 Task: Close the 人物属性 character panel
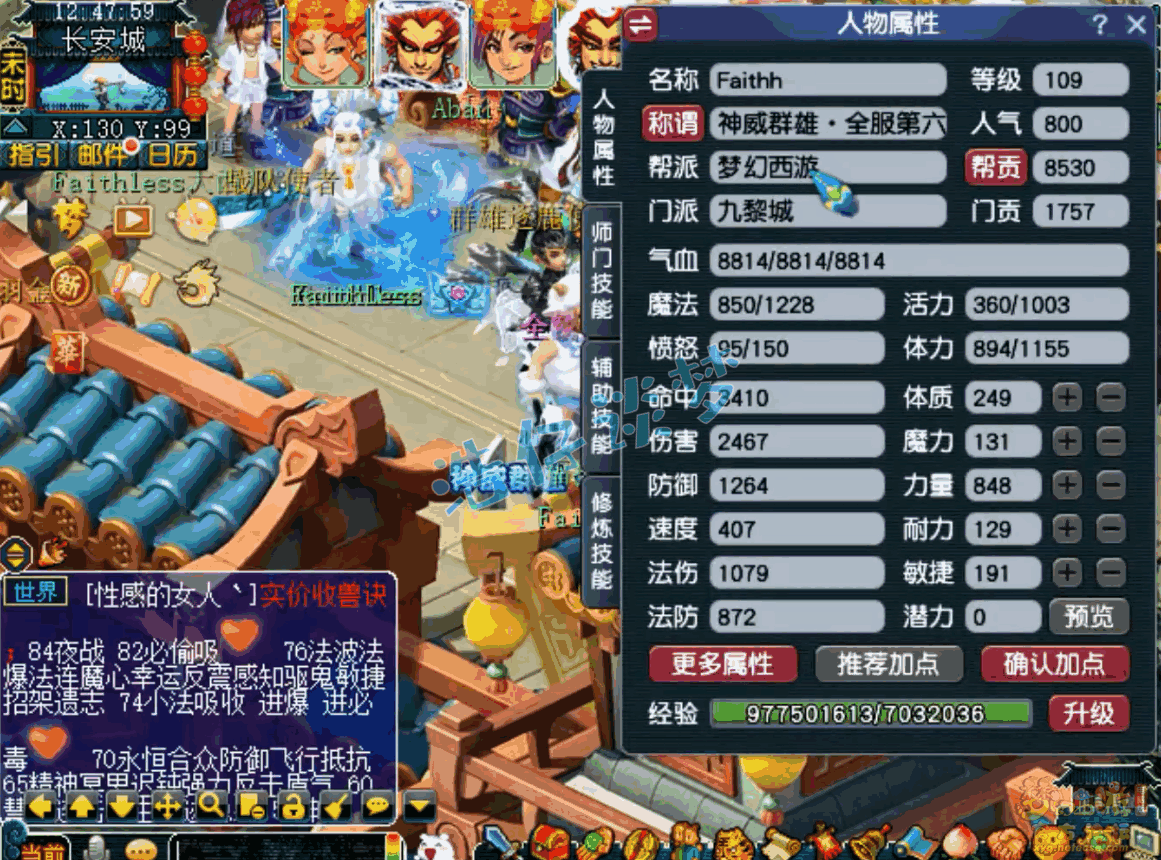point(1136,25)
